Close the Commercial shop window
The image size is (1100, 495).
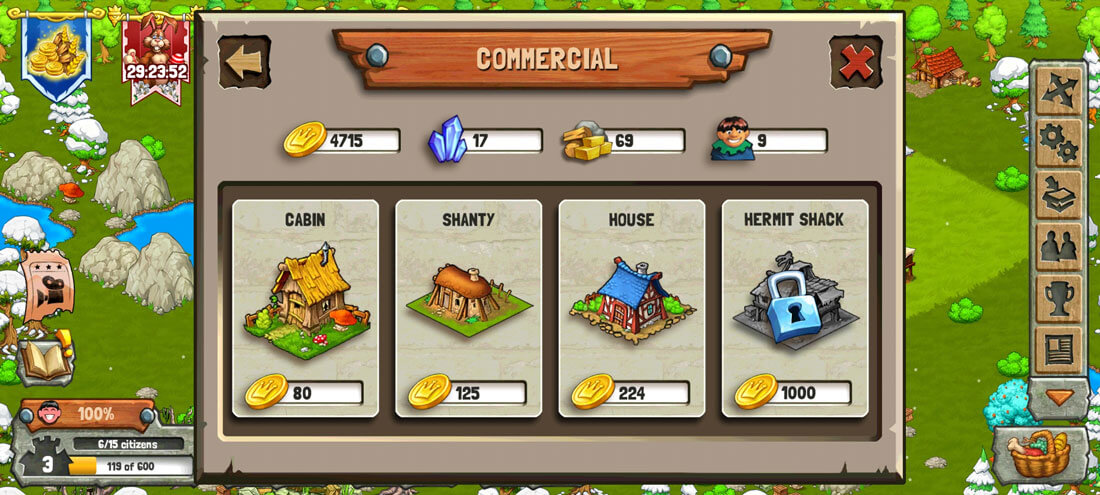[x=856, y=63]
